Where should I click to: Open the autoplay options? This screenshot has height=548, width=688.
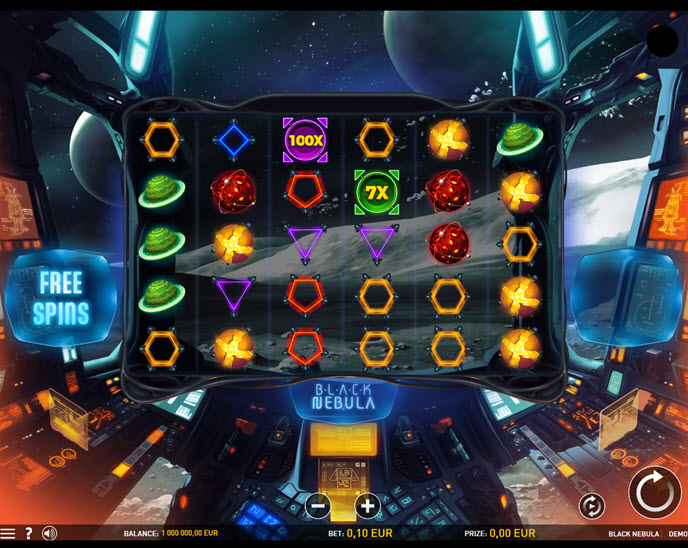[x=591, y=505]
